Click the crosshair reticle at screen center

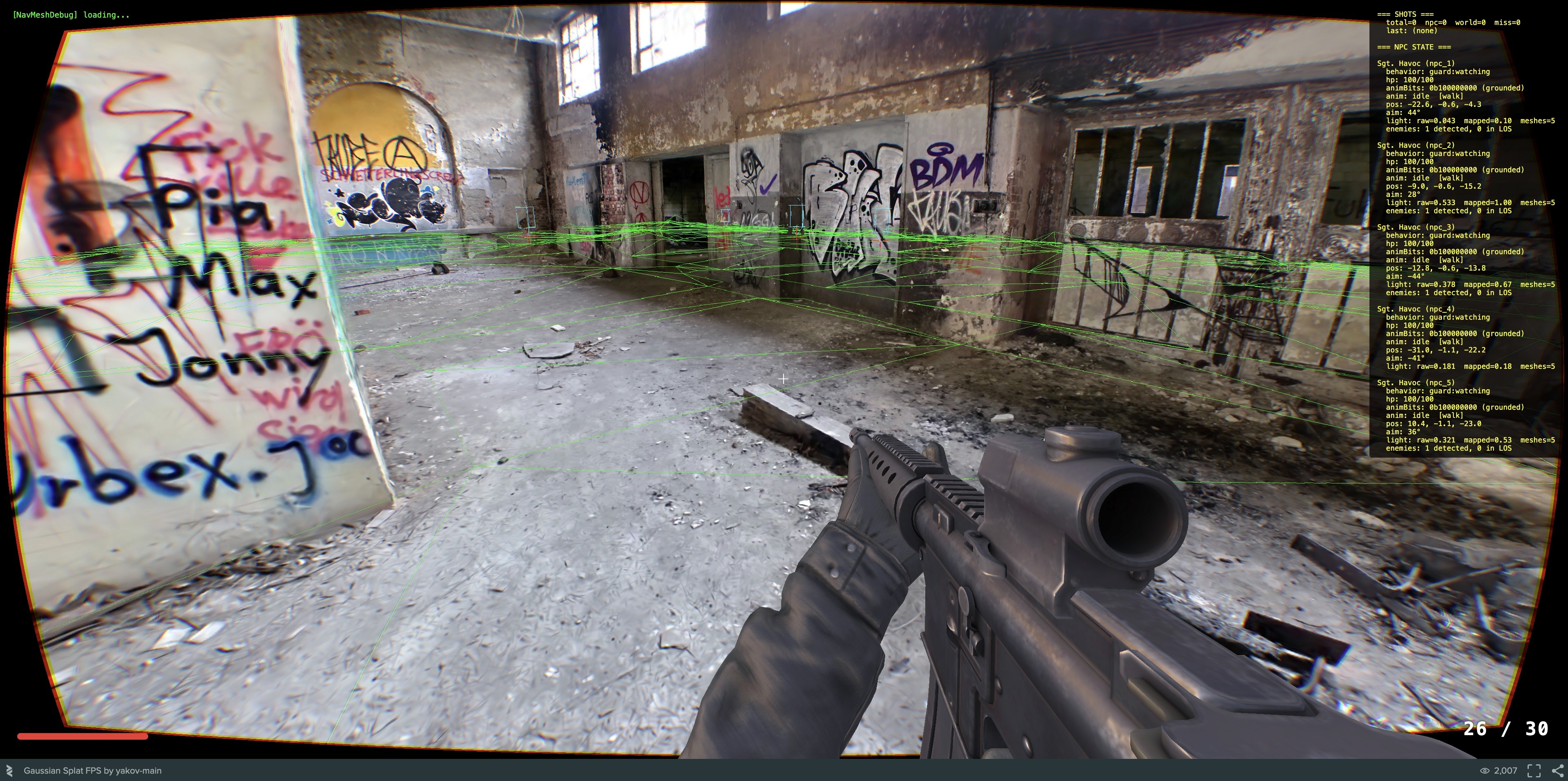(784, 379)
